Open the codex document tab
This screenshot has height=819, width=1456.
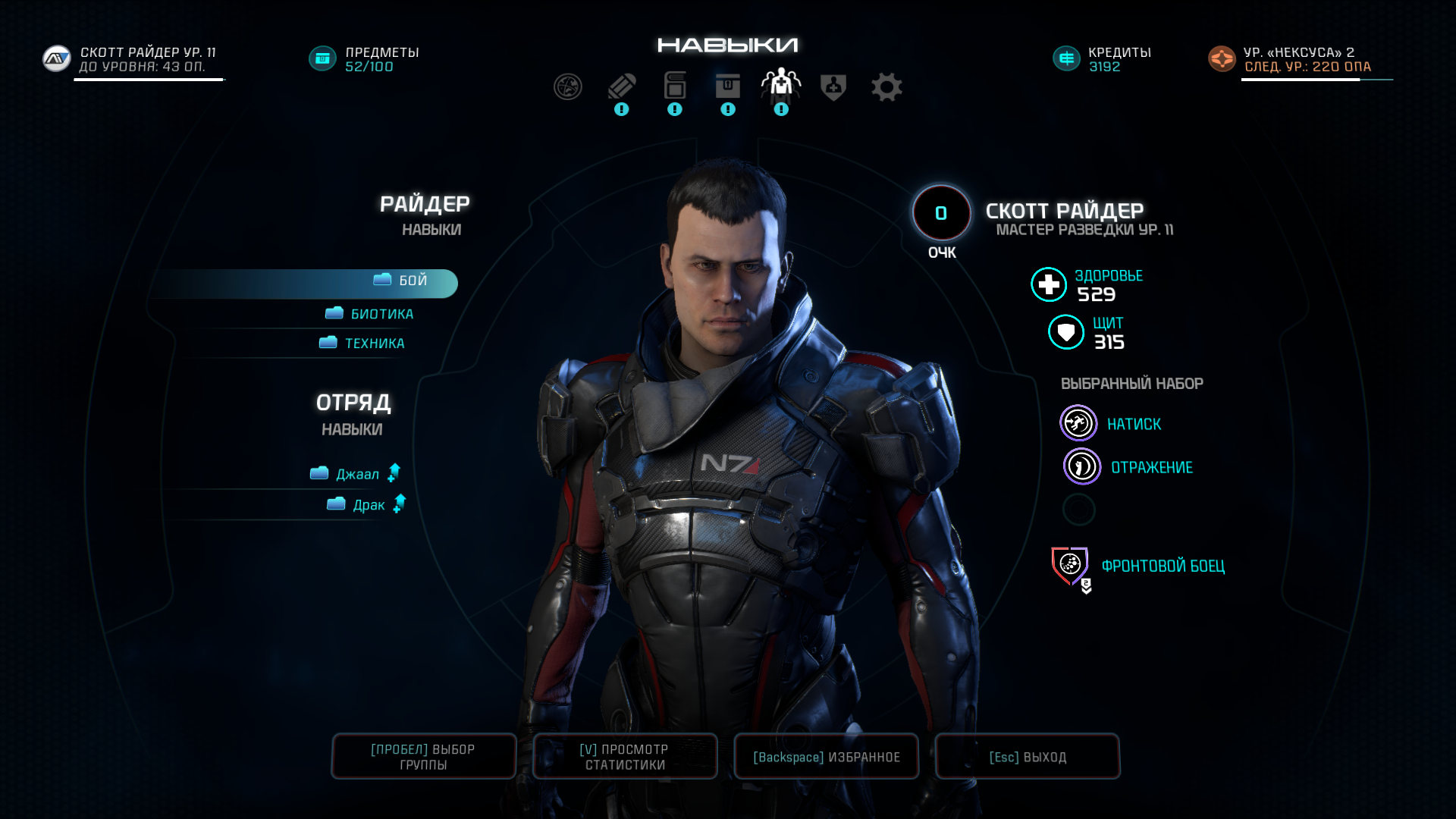point(674,87)
